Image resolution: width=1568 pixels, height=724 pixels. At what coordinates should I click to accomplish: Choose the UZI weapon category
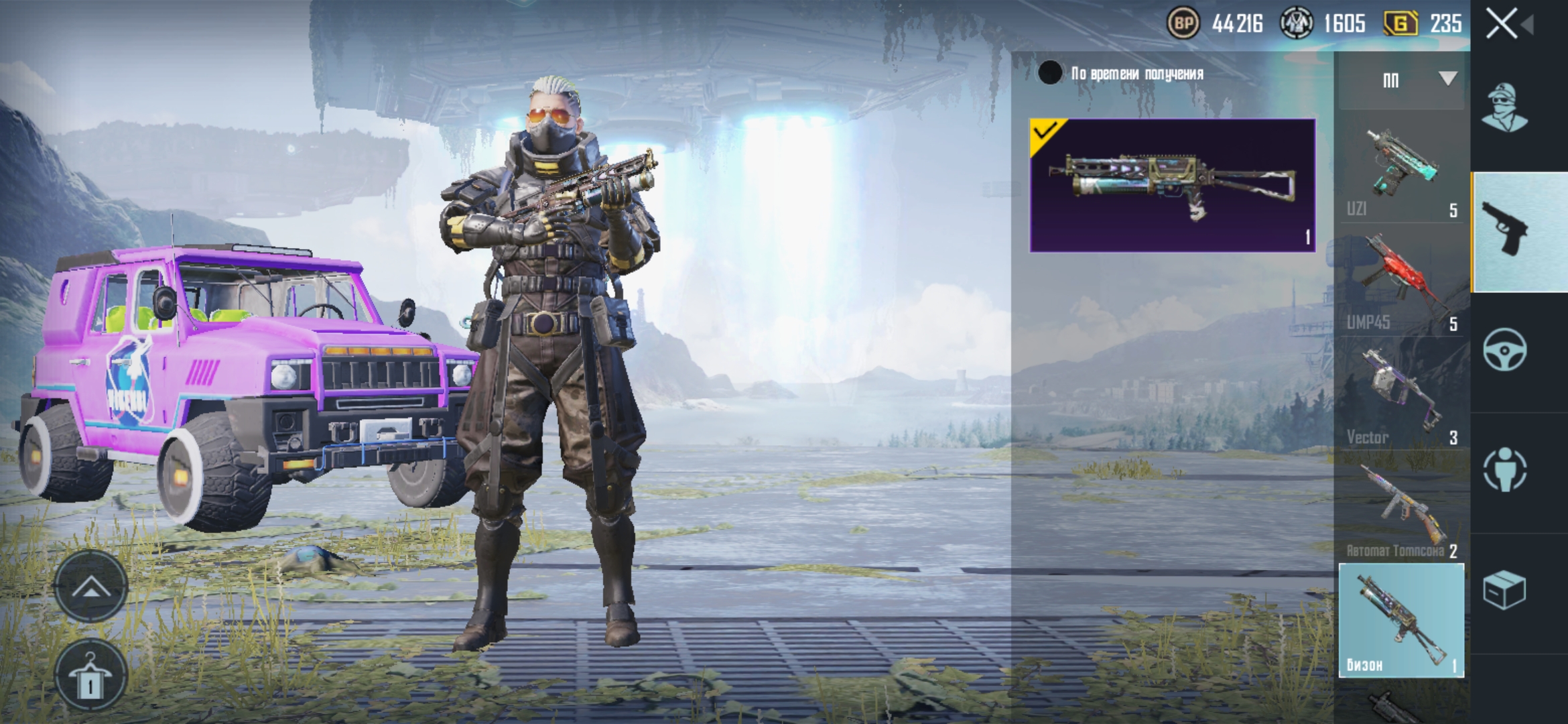(1401, 172)
